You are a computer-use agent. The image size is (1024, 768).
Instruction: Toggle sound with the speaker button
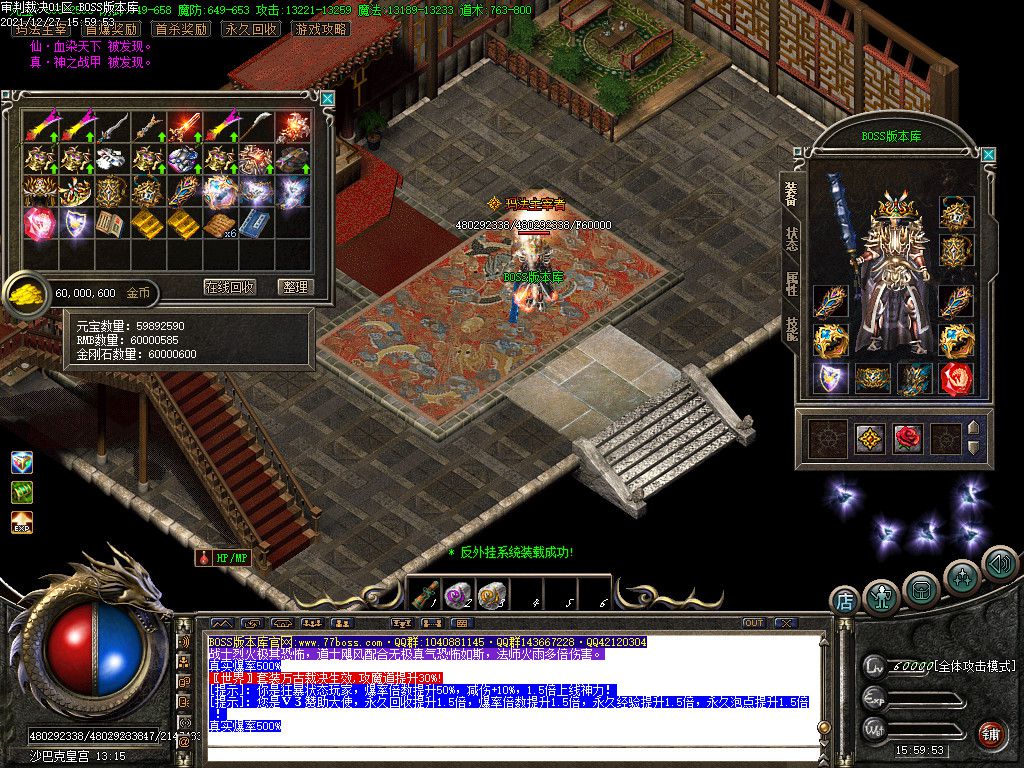click(x=998, y=563)
